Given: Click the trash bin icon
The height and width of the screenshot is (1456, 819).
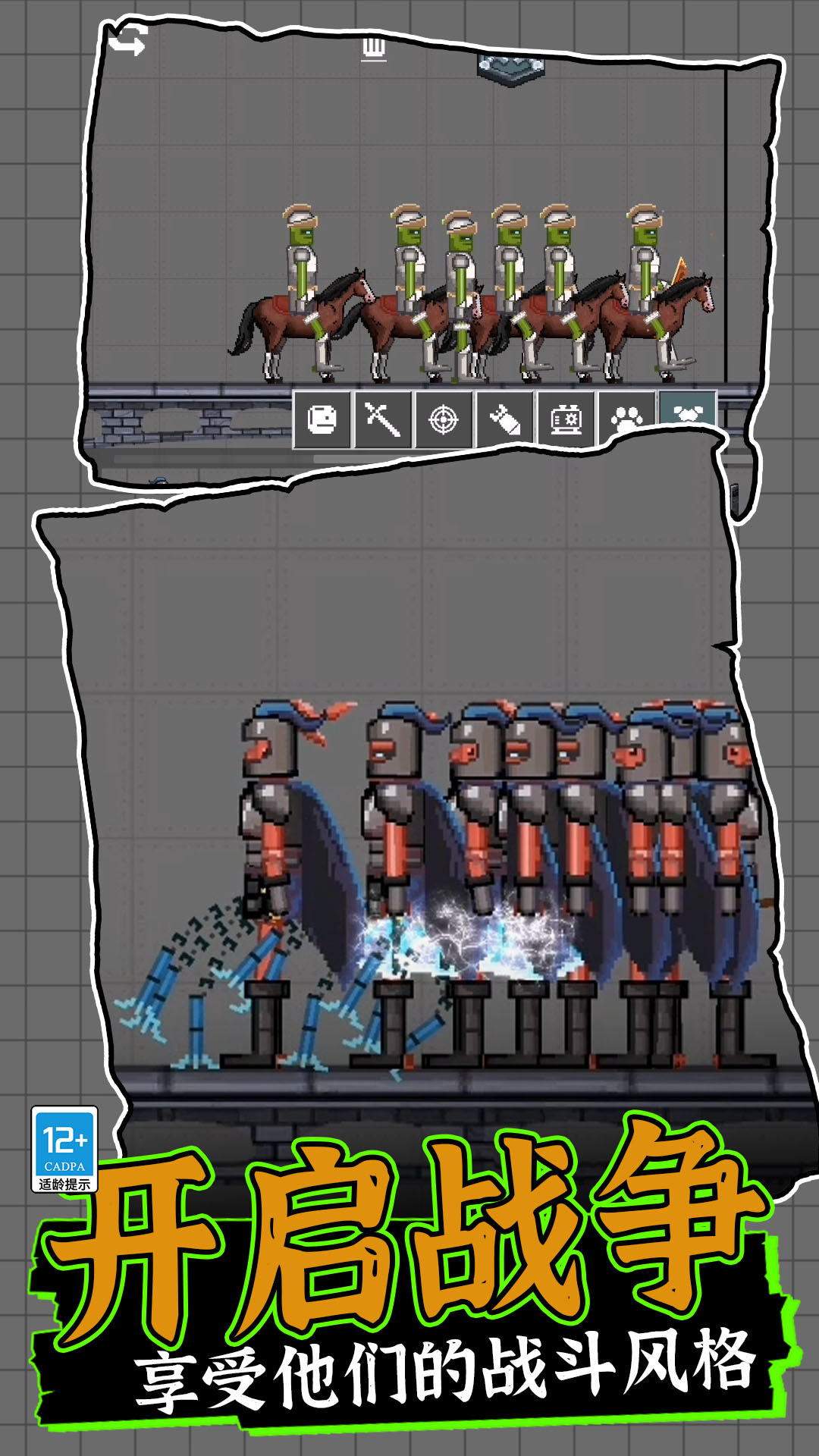Looking at the screenshot, I should click(x=373, y=49).
